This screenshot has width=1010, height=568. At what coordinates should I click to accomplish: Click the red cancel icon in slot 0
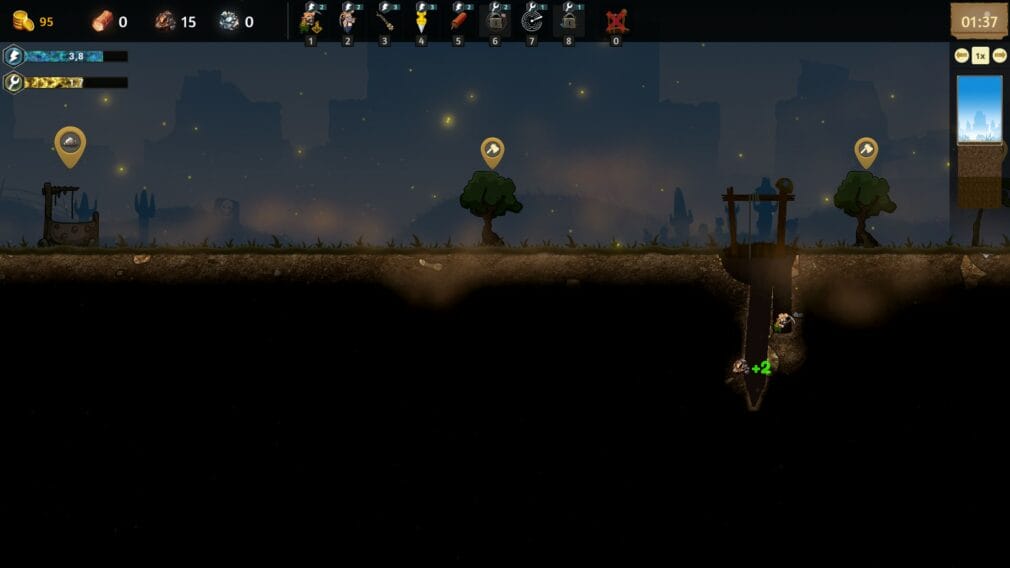(616, 21)
